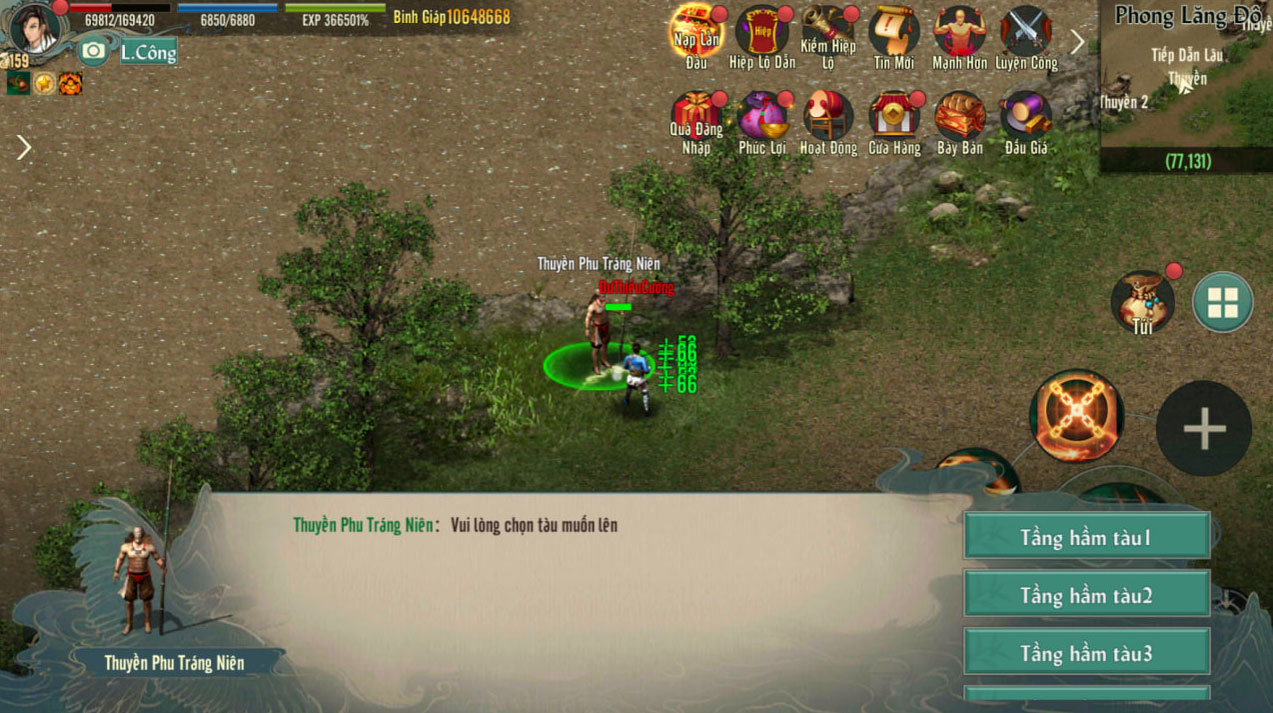Visit the Cửa Hàng shop
The image size is (1273, 713).
(894, 117)
